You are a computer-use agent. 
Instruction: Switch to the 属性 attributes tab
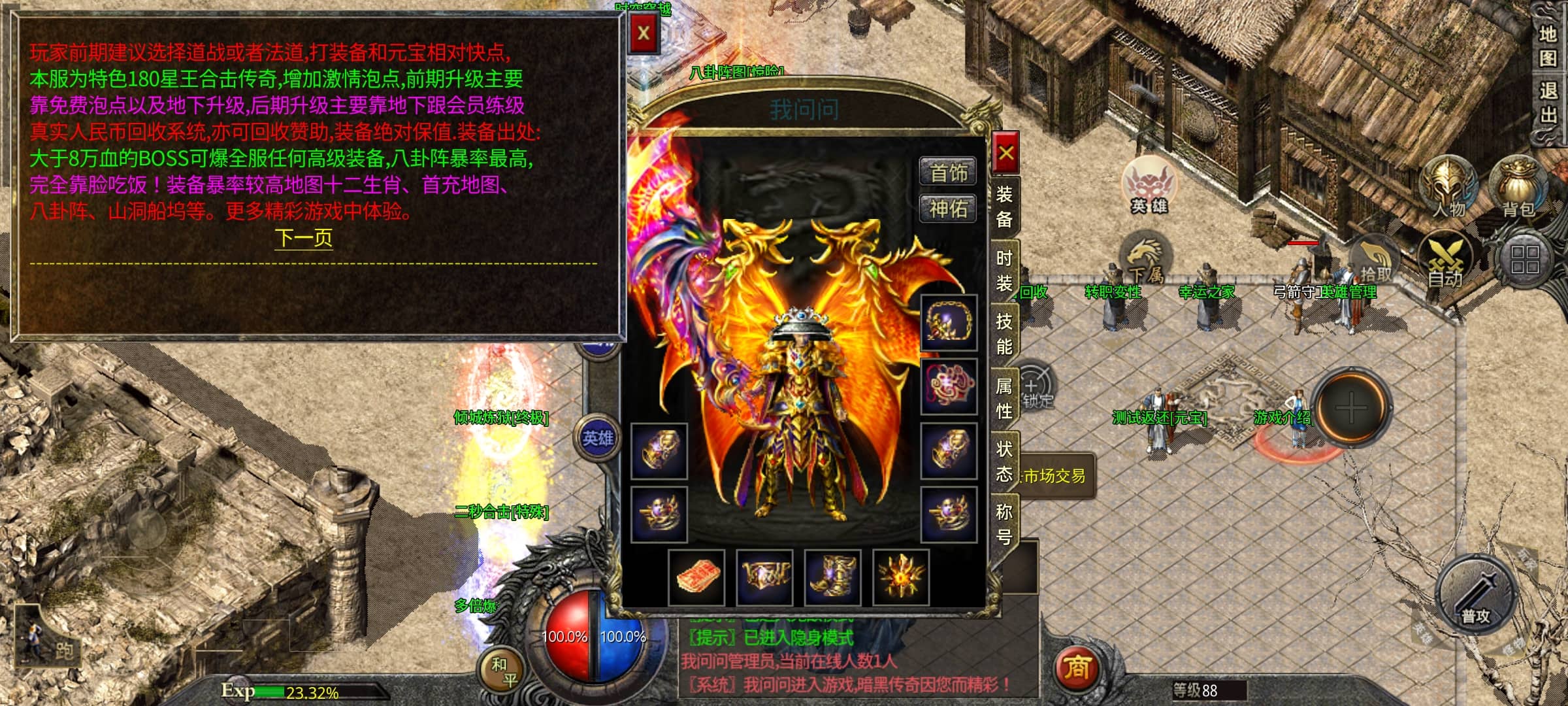pyautogui.click(x=1004, y=398)
